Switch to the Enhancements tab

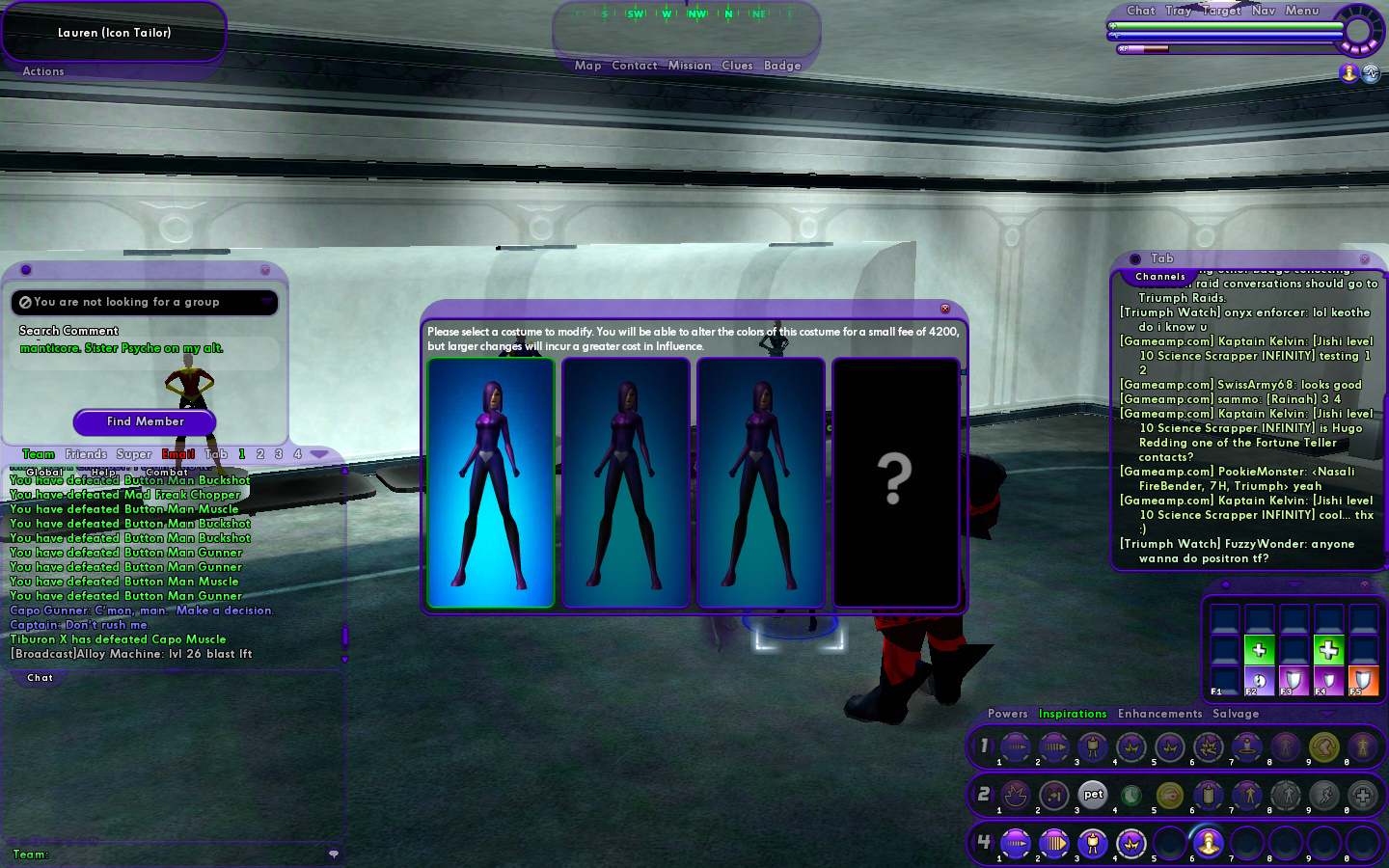(x=1159, y=714)
